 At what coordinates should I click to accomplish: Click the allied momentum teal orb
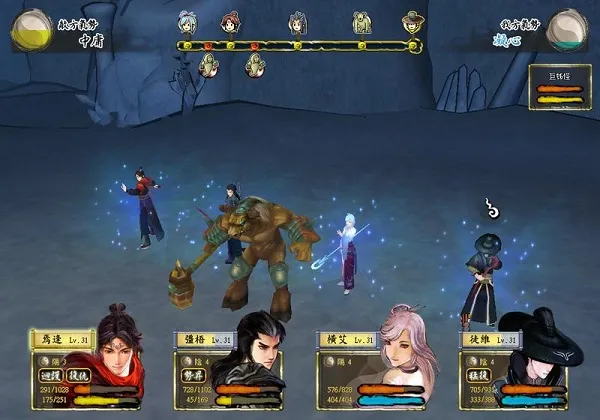567,29
